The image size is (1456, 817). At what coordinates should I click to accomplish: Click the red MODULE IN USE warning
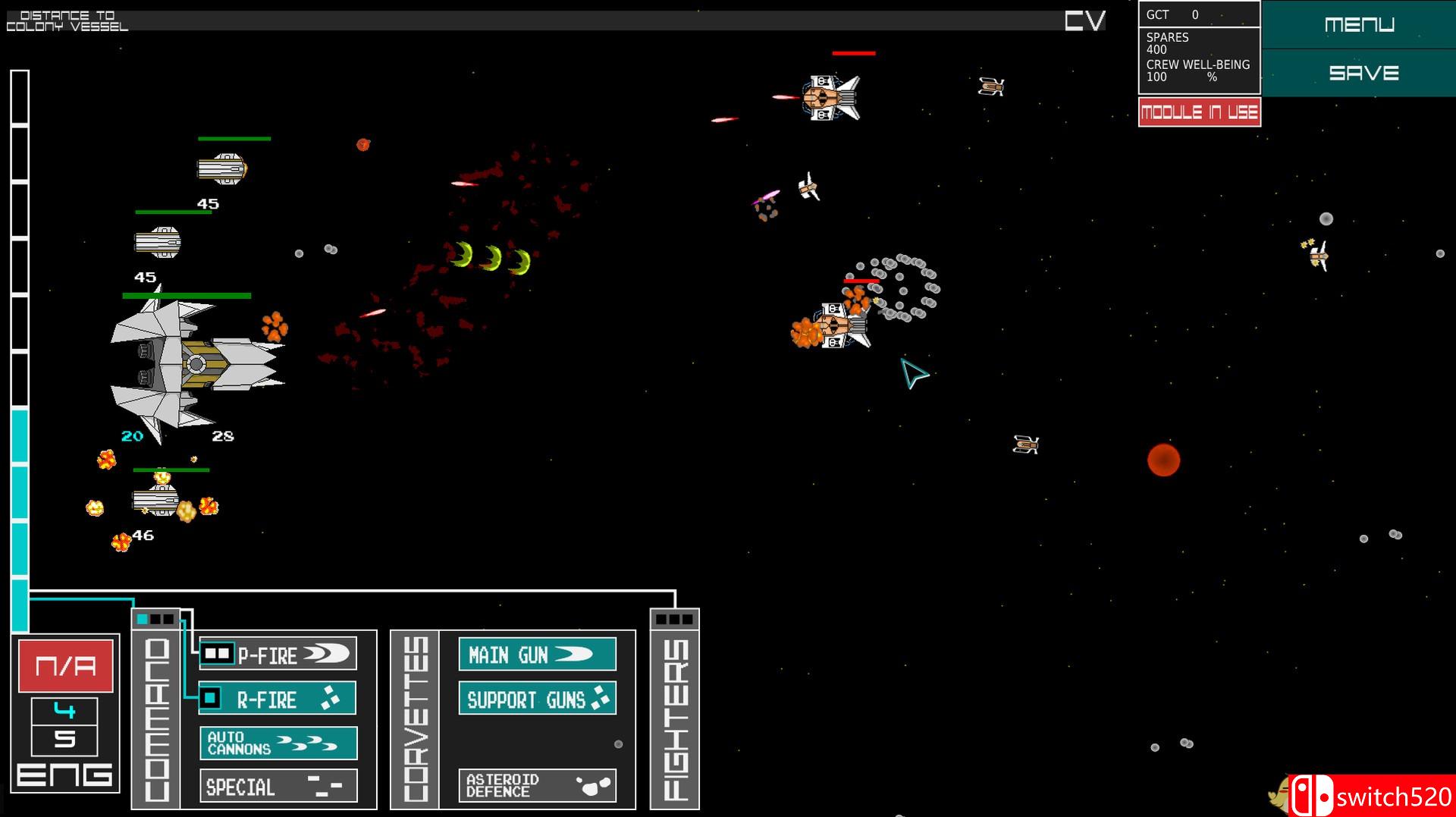pos(1199,111)
